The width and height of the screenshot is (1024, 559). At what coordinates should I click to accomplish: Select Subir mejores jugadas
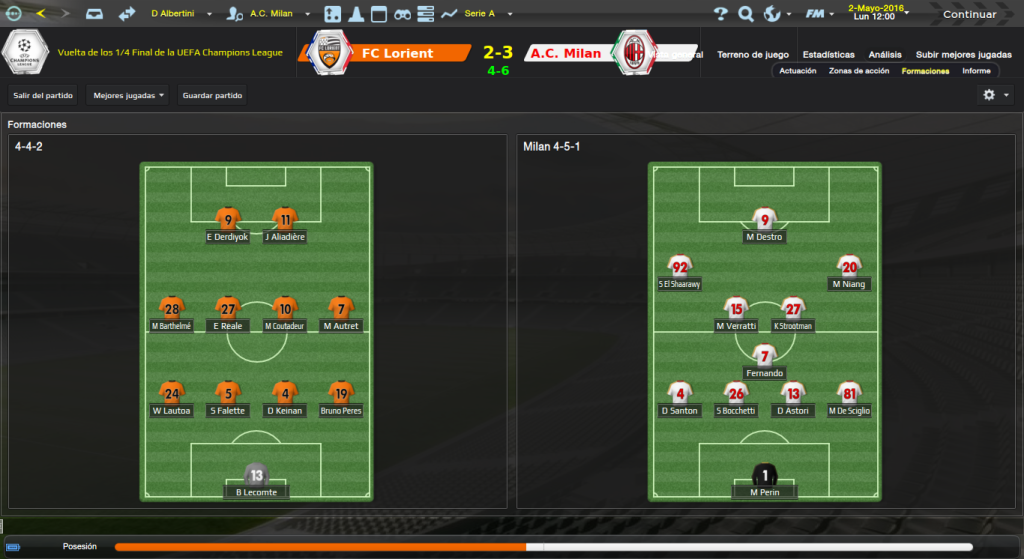[963, 54]
